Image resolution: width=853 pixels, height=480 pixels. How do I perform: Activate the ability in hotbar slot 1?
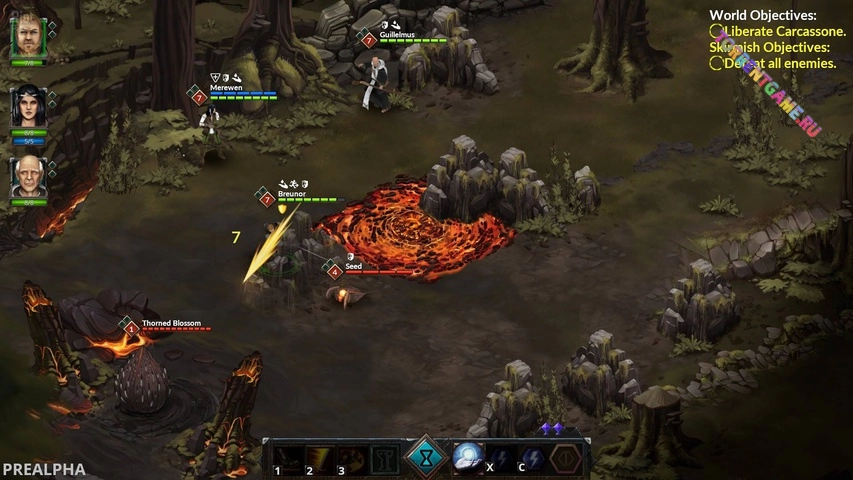point(288,458)
